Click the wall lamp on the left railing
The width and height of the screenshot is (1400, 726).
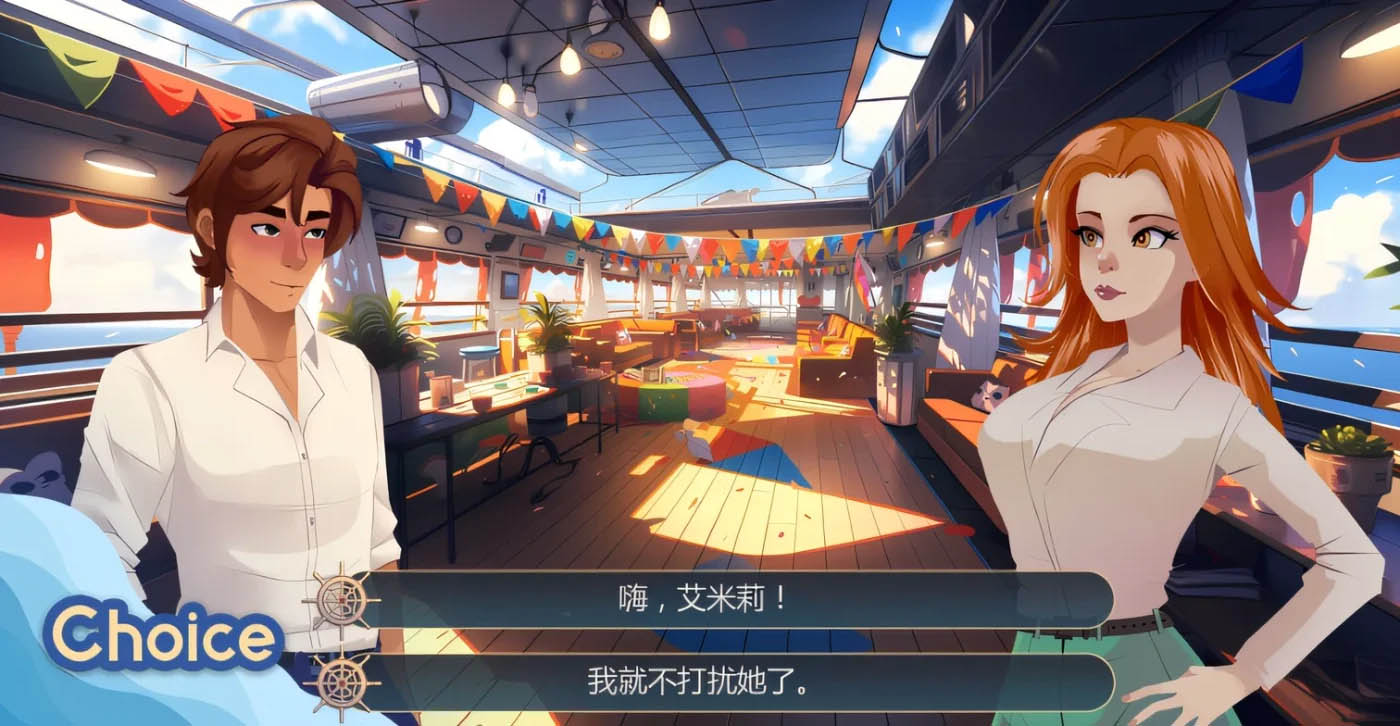point(118,163)
